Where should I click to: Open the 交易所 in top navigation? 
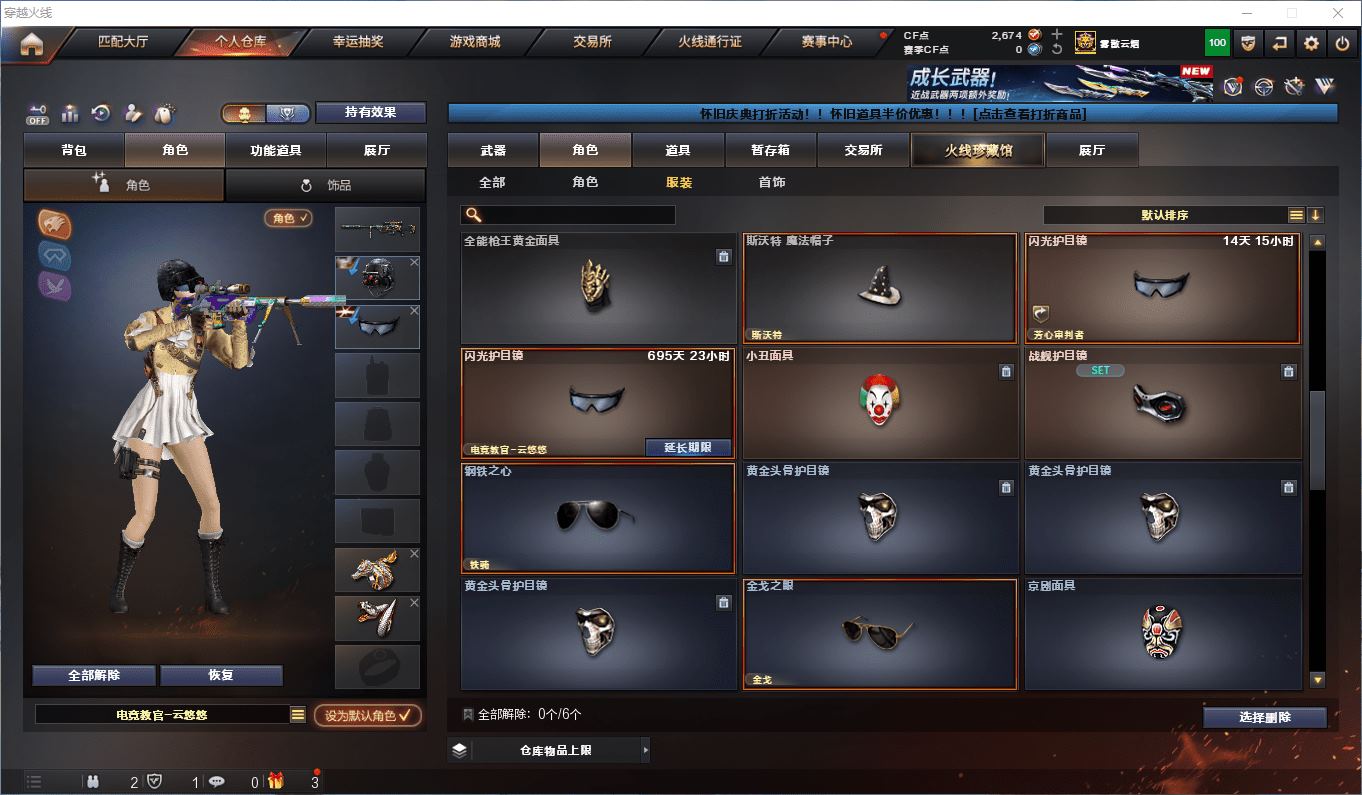tap(592, 42)
